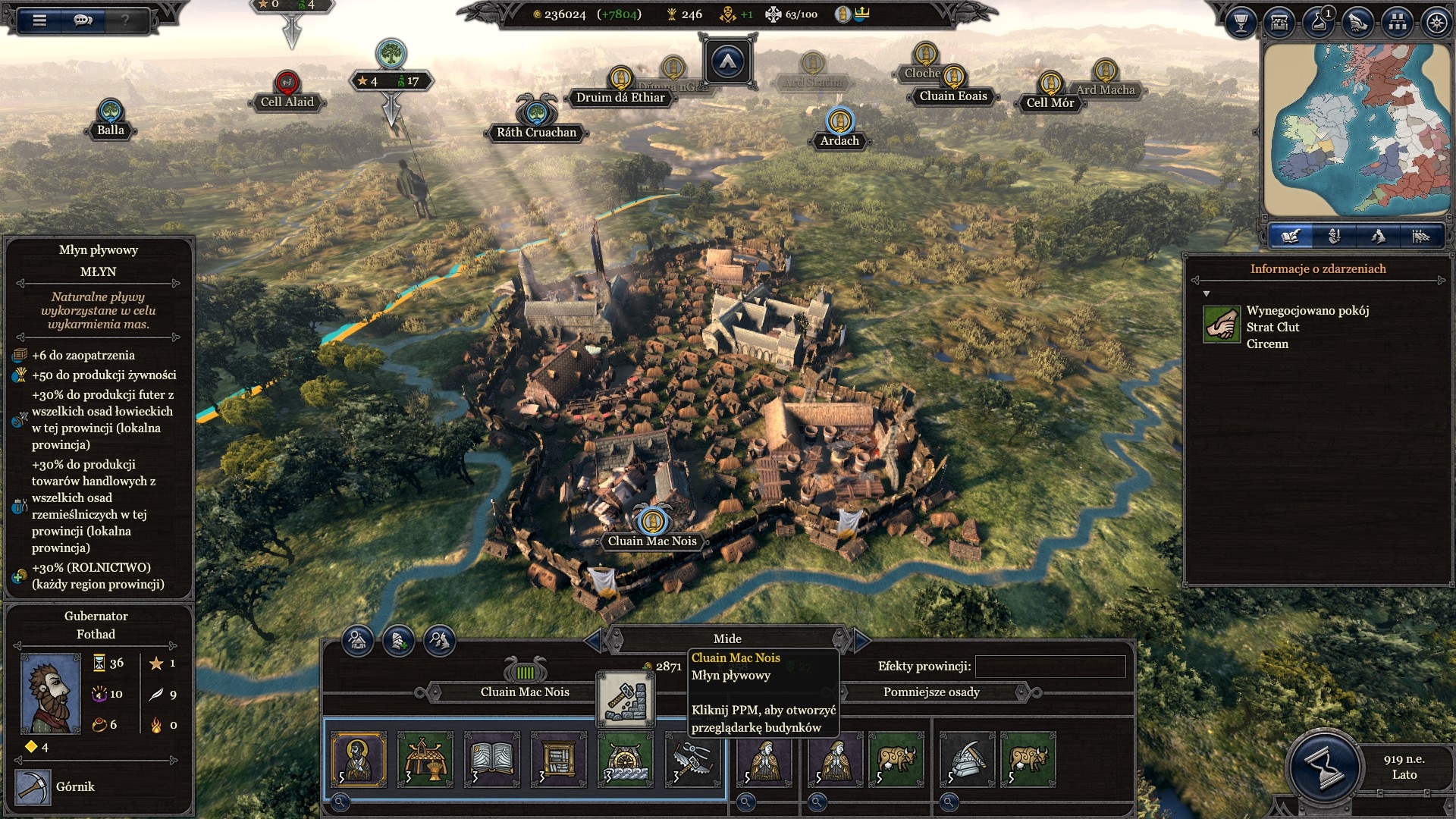Switch to the book-and-quill events tab
The height and width of the screenshot is (819, 1456).
[1291, 237]
